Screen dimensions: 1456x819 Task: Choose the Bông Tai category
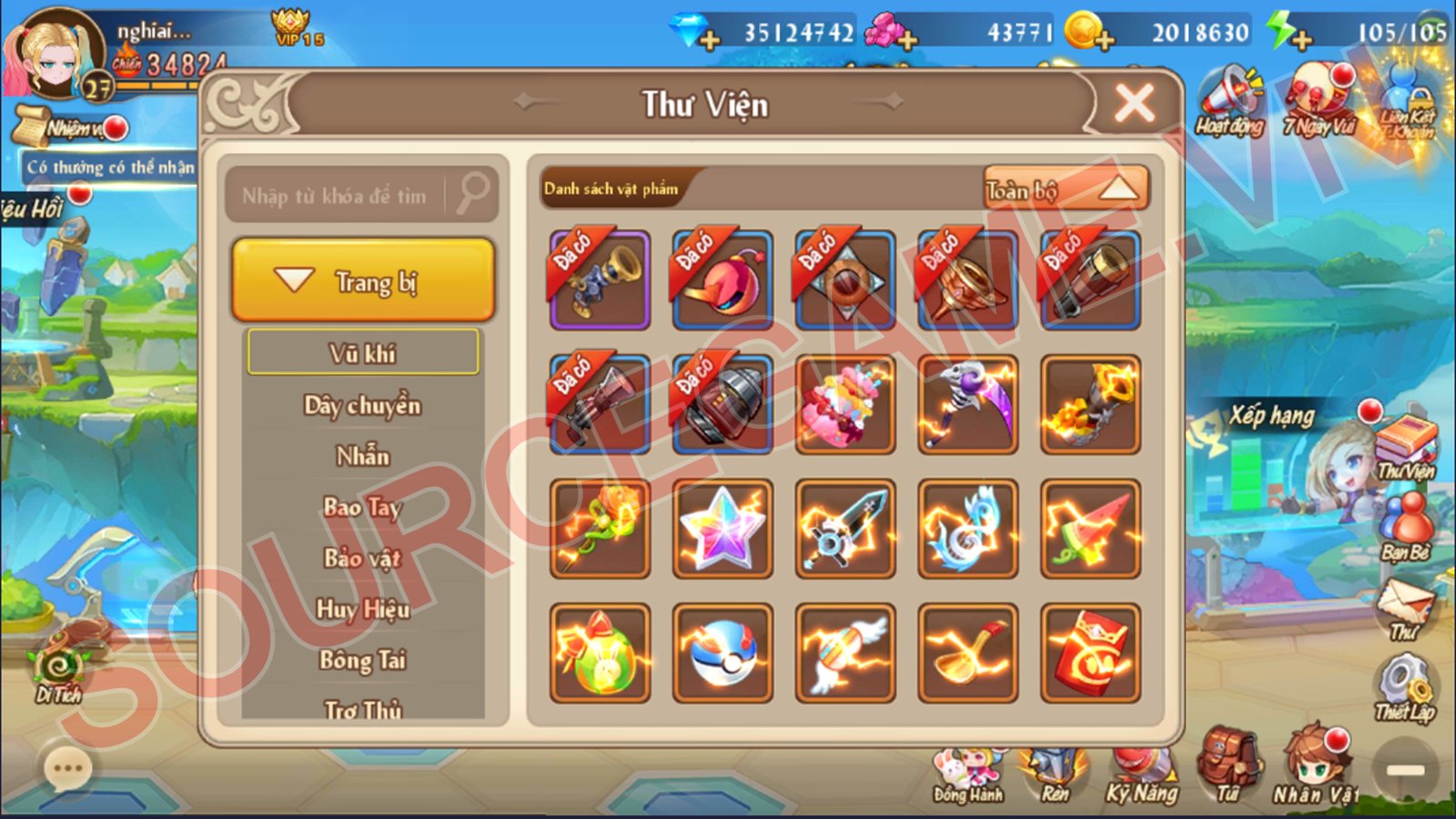pyautogui.click(x=363, y=660)
